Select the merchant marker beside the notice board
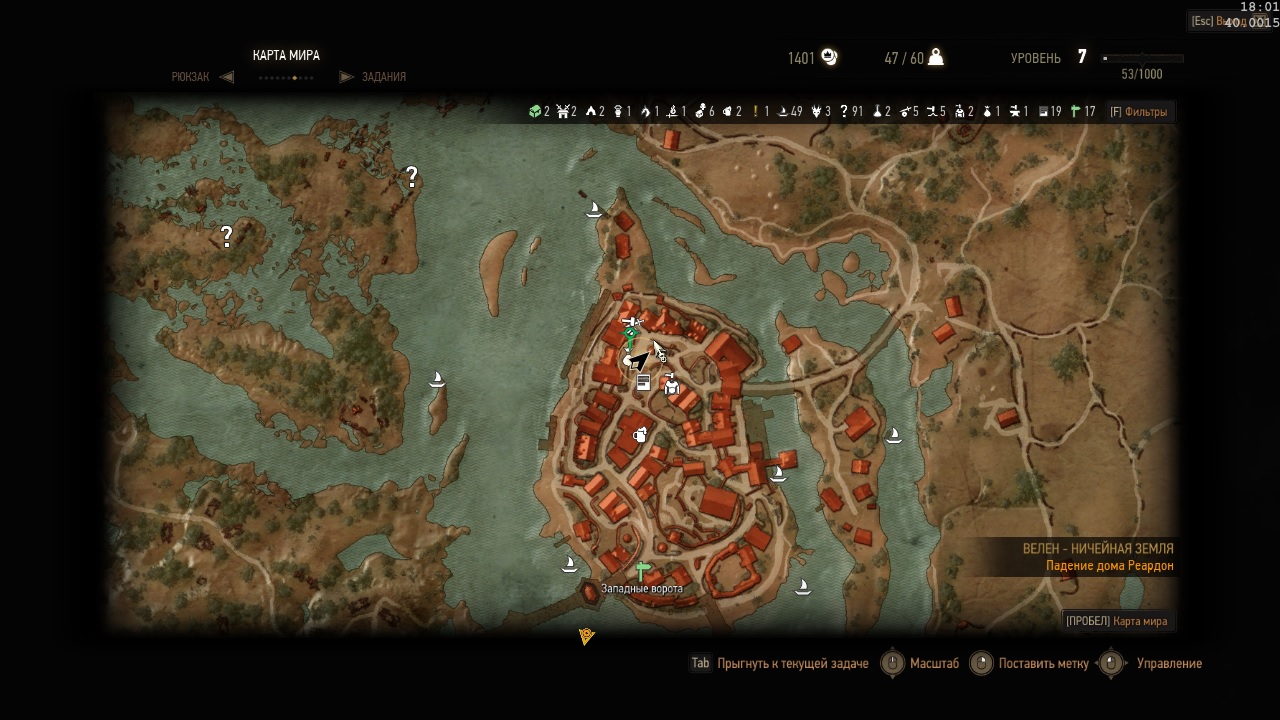Viewport: 1280px width, 720px height. pos(671,383)
